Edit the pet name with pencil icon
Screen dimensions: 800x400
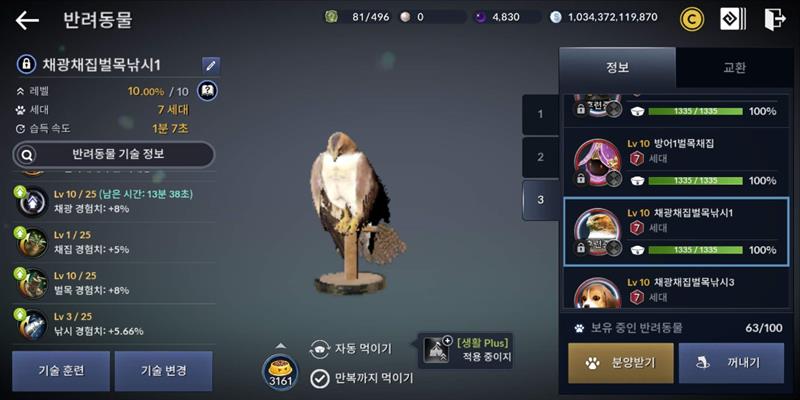coord(210,65)
